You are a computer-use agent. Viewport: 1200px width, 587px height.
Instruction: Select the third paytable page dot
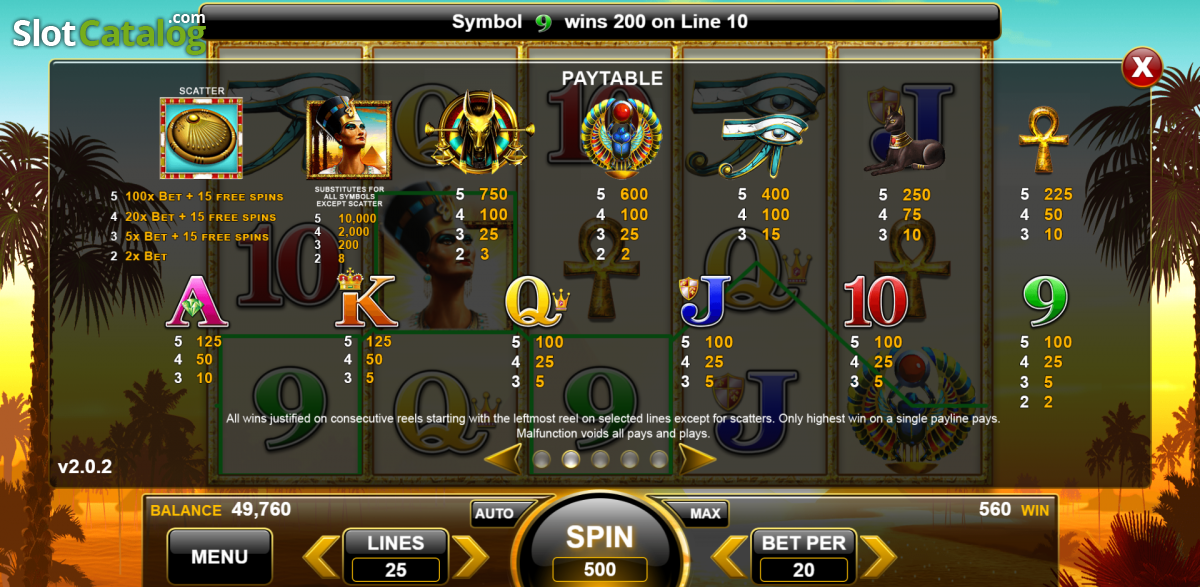click(x=600, y=459)
